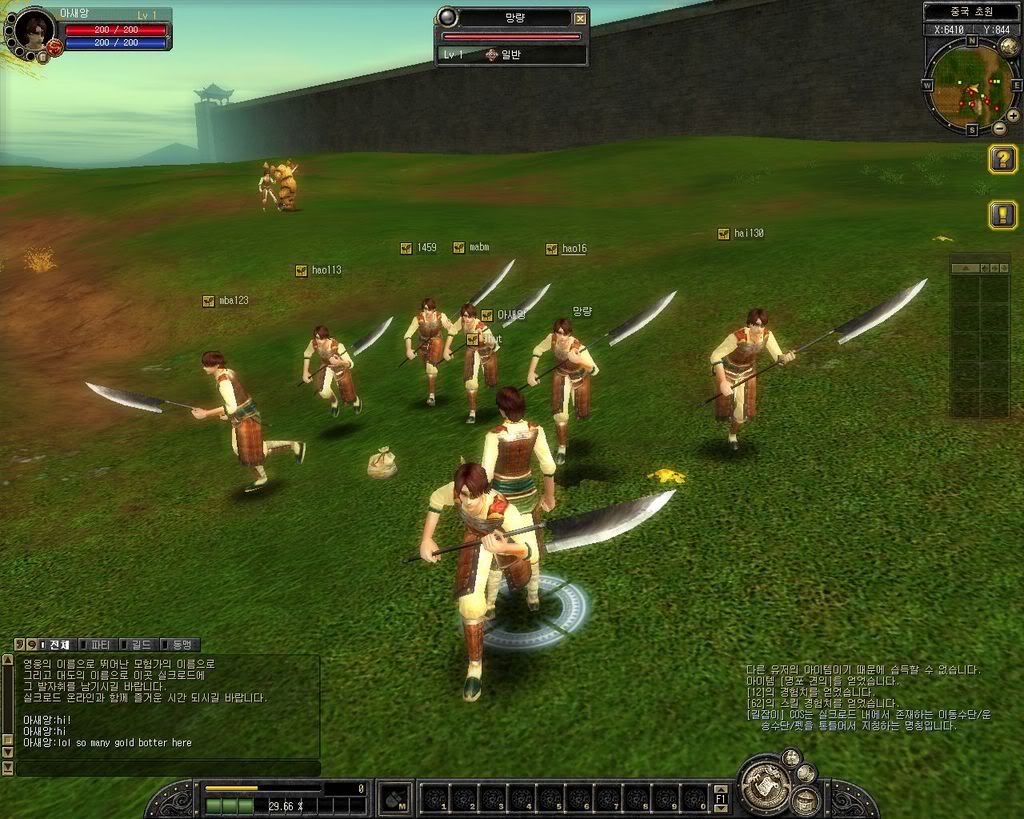Screen dimensions: 1024x819
Task: Select hotbar slot number 1
Action: point(436,799)
